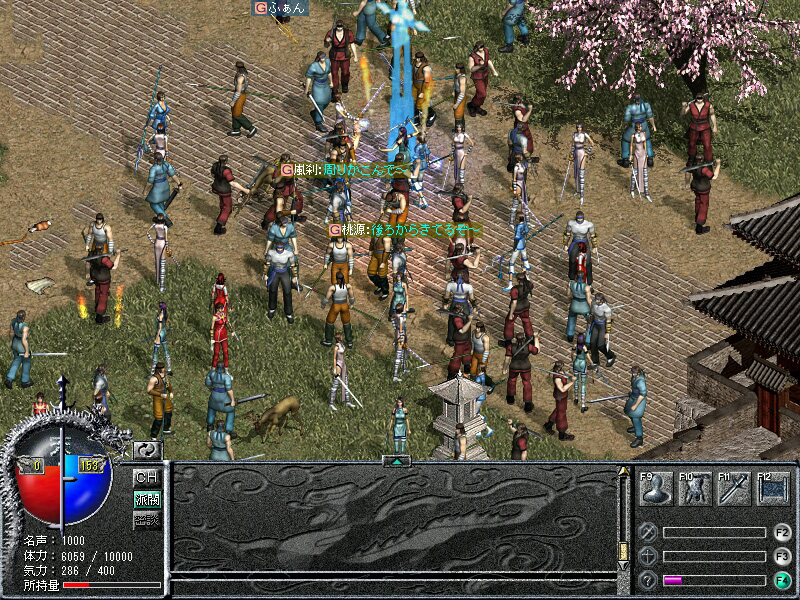Click the question mark help icon
The width and height of the screenshot is (800, 600).
(x=649, y=580)
